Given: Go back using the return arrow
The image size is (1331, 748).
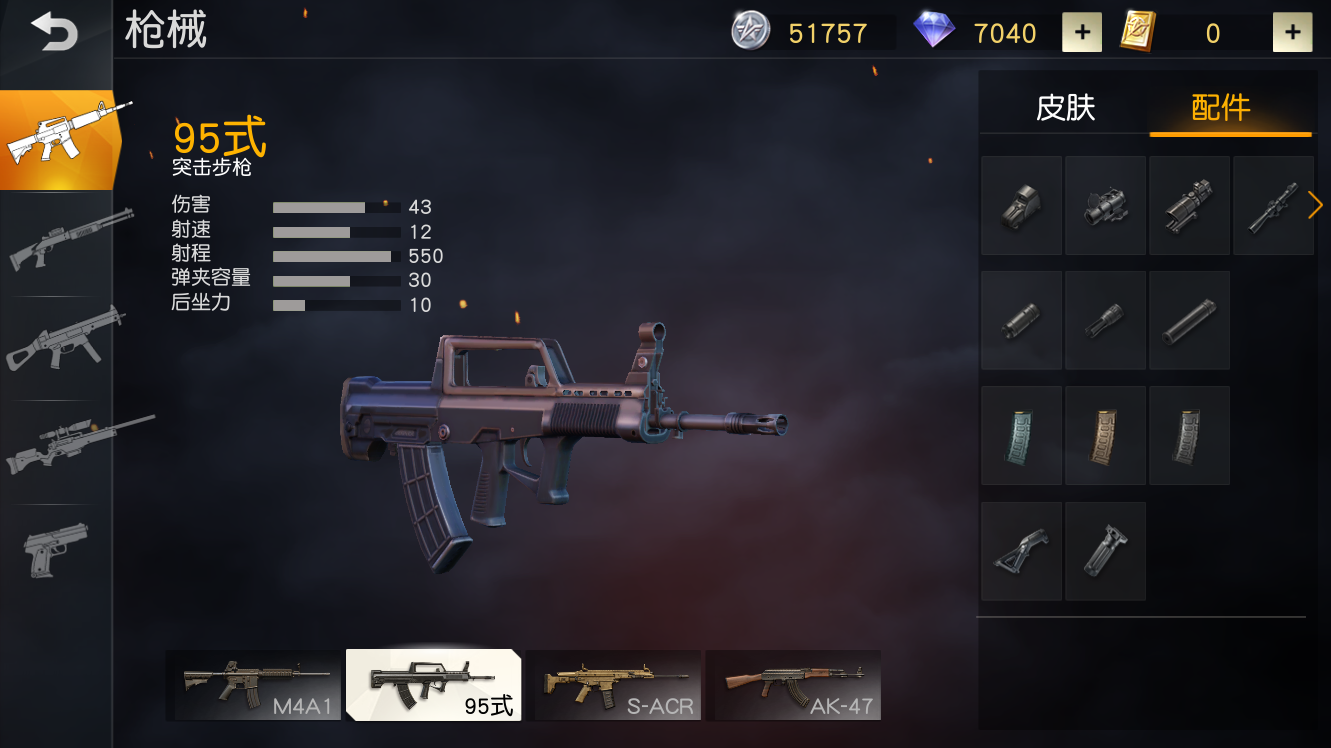Looking at the screenshot, I should click(54, 32).
